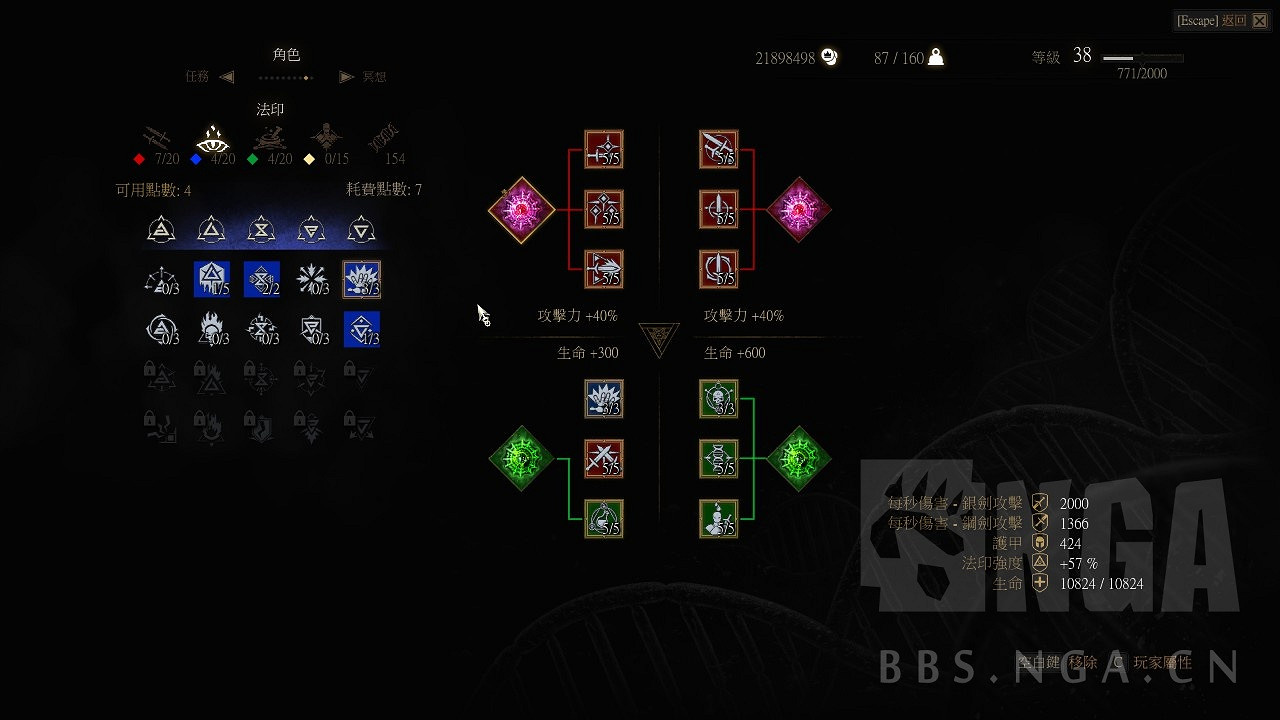The image size is (1280, 720).
Task: Click the red diamond beside 7/20
Action: tap(137, 158)
